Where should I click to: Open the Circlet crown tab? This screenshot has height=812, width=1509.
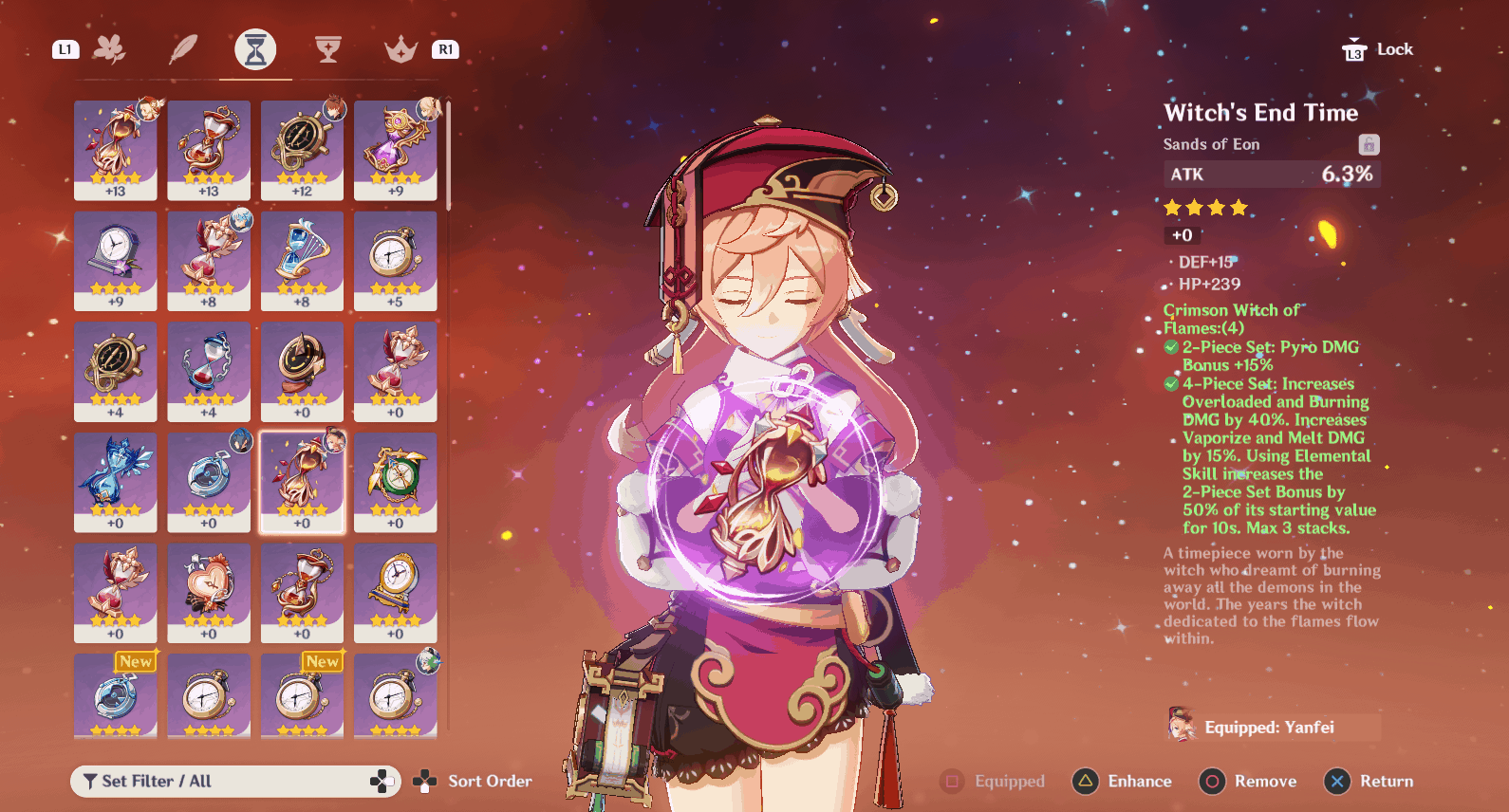(x=401, y=49)
